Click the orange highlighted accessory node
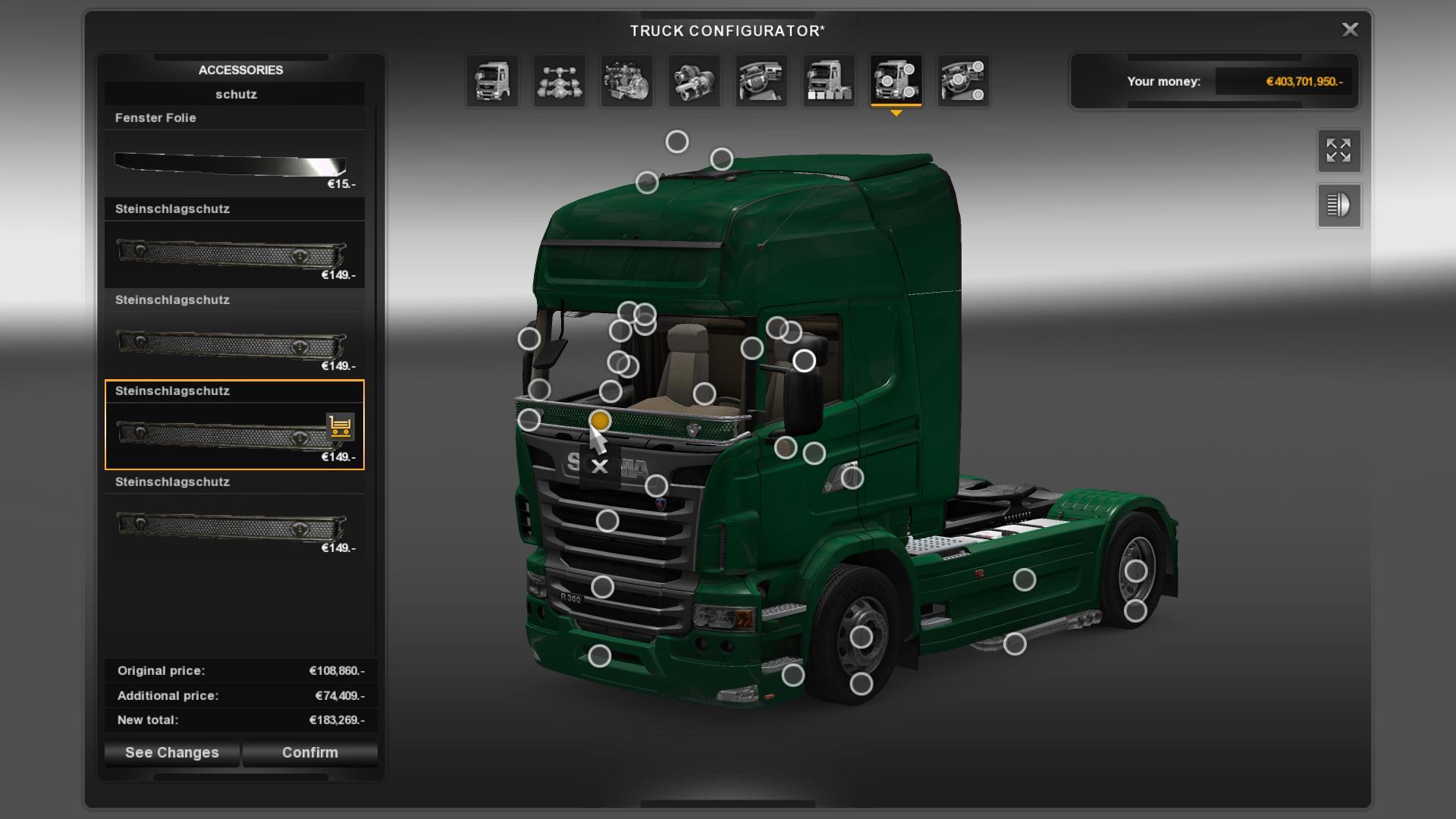The height and width of the screenshot is (819, 1456). (600, 420)
